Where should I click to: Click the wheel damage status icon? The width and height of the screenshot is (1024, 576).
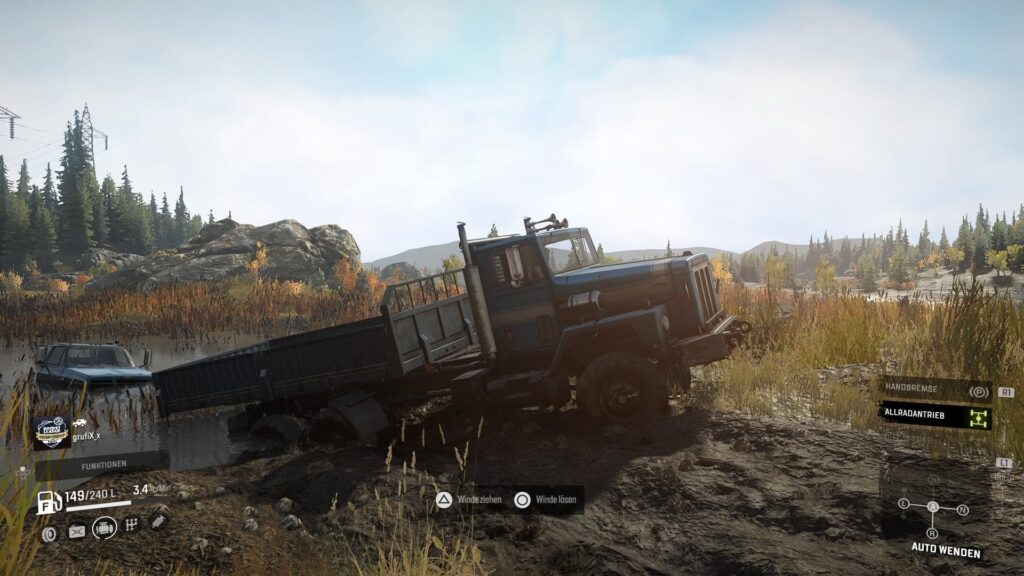click(49, 533)
